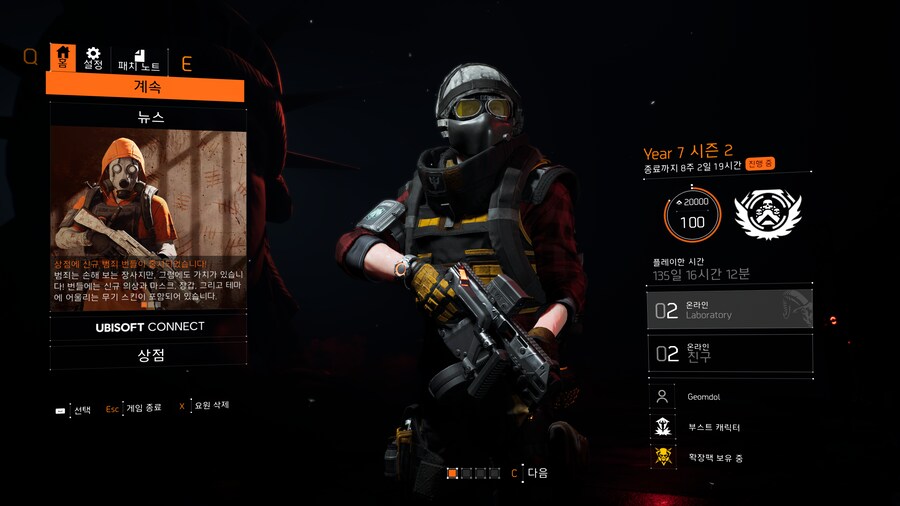Viewport: 900px width, 506px height.
Task: Open the 뉴스 news section
Action: (148, 117)
